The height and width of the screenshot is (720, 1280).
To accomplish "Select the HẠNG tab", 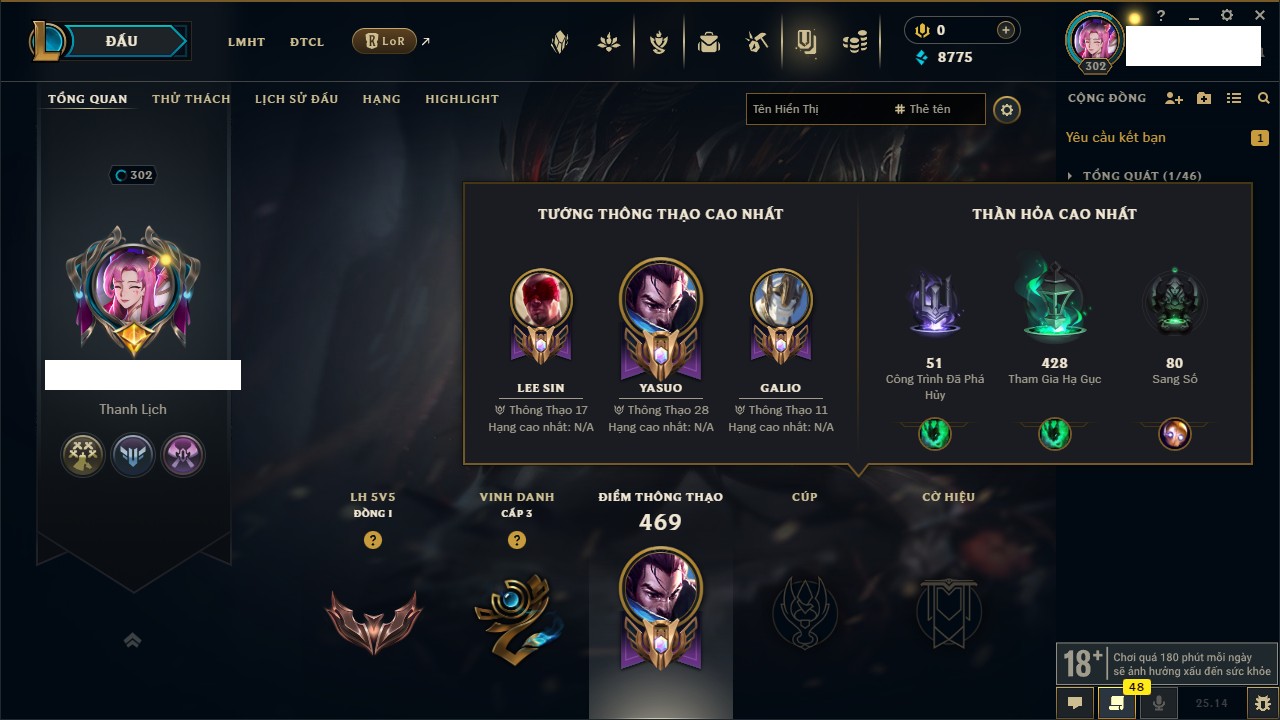I will (x=381, y=99).
